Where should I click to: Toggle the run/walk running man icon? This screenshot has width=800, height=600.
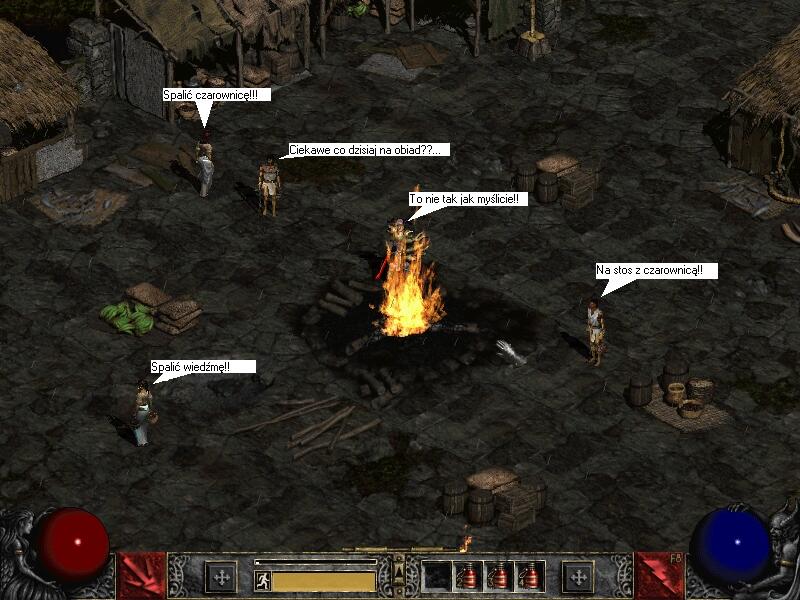tap(263, 580)
